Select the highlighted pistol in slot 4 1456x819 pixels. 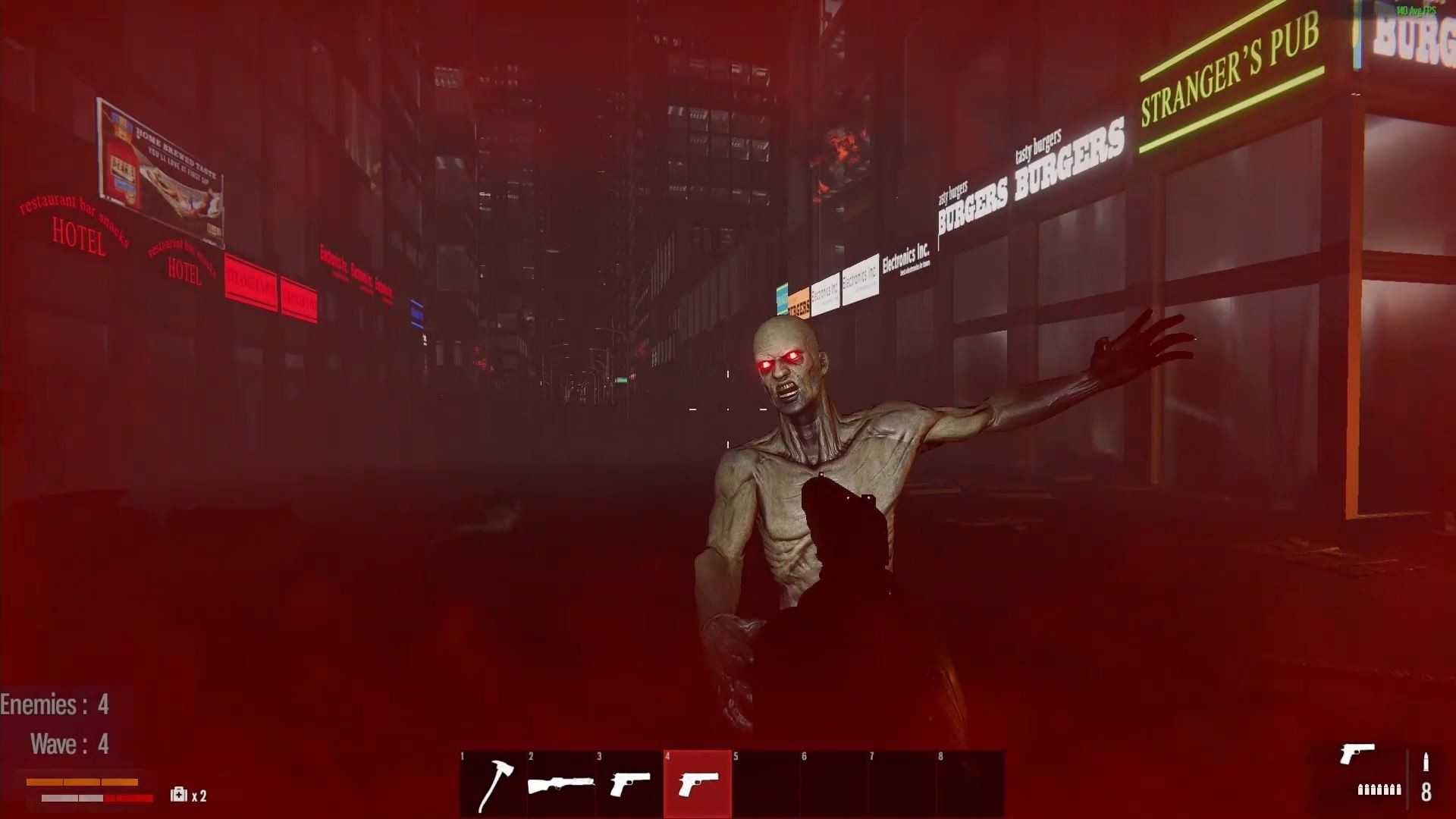pos(697,785)
